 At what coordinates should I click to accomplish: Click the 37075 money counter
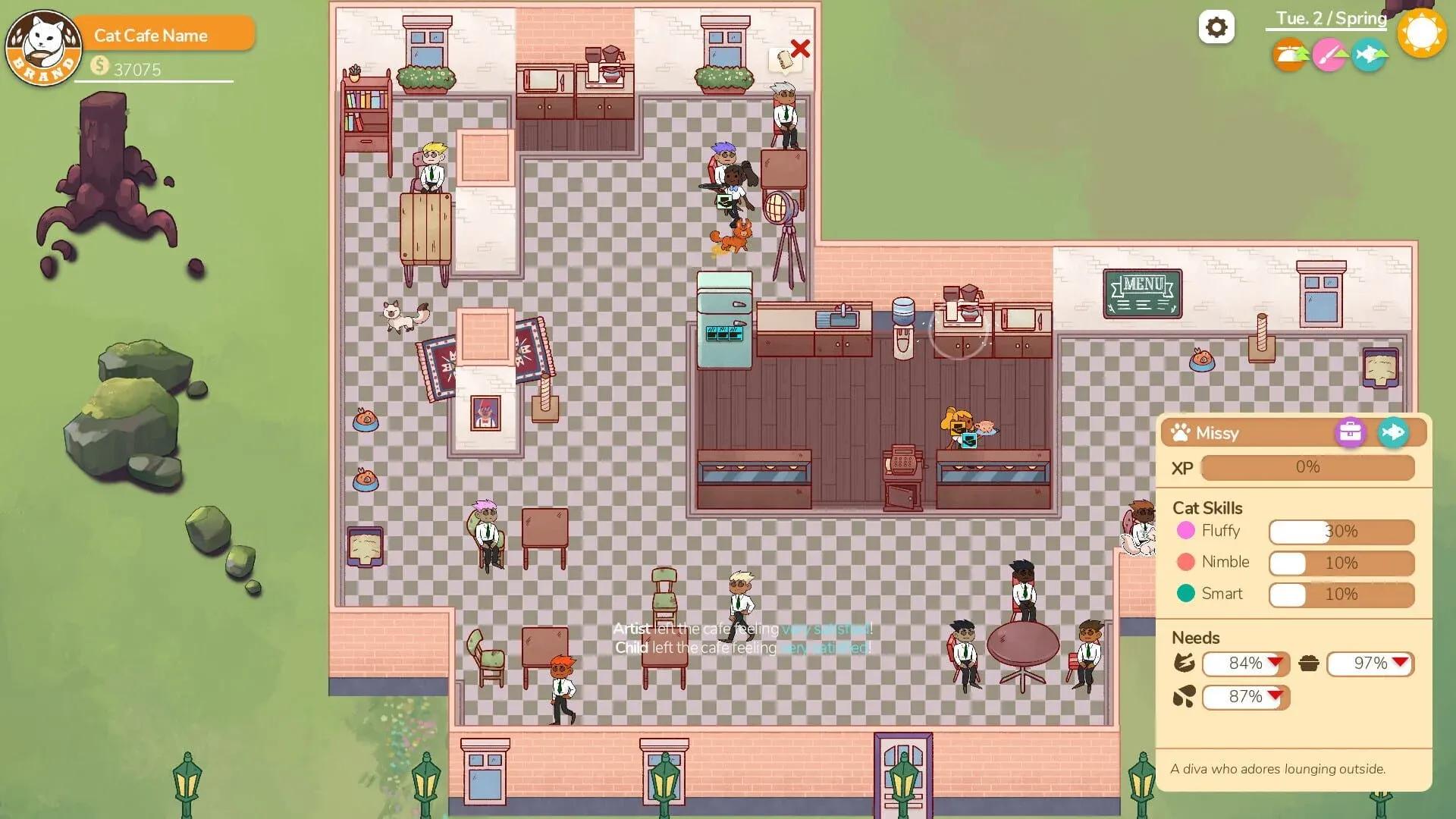point(136,69)
